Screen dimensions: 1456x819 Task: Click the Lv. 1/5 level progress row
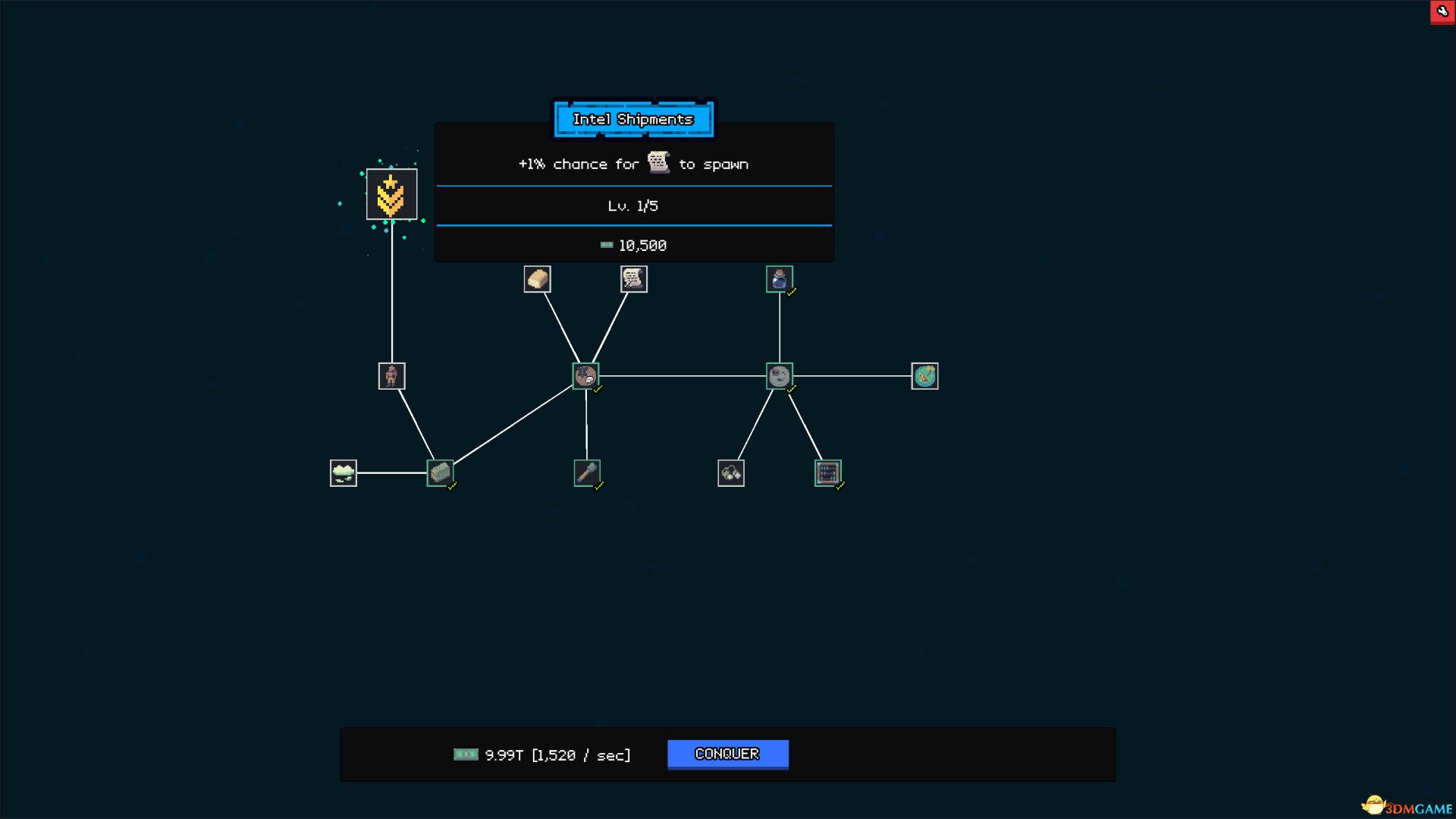click(633, 205)
